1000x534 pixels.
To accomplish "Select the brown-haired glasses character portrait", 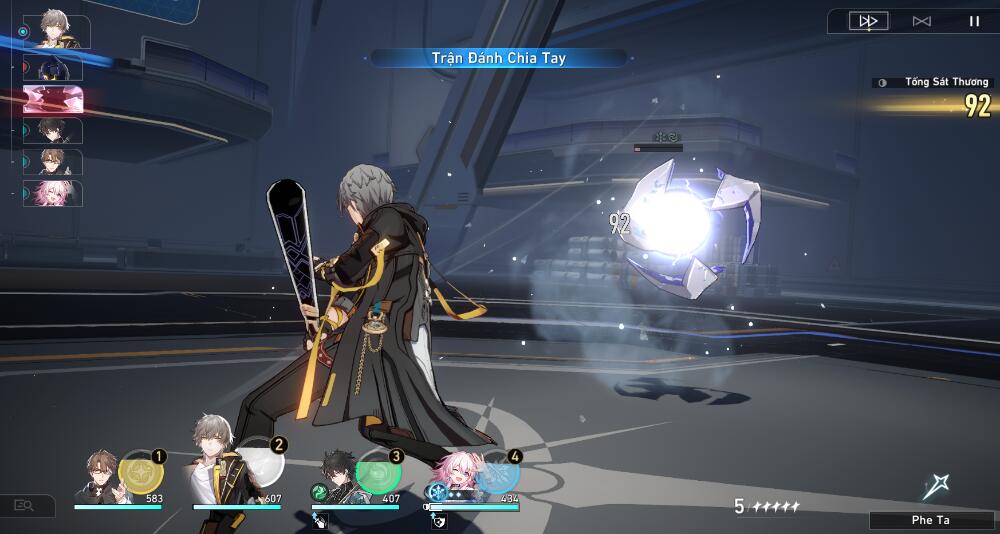I will pos(100,476).
